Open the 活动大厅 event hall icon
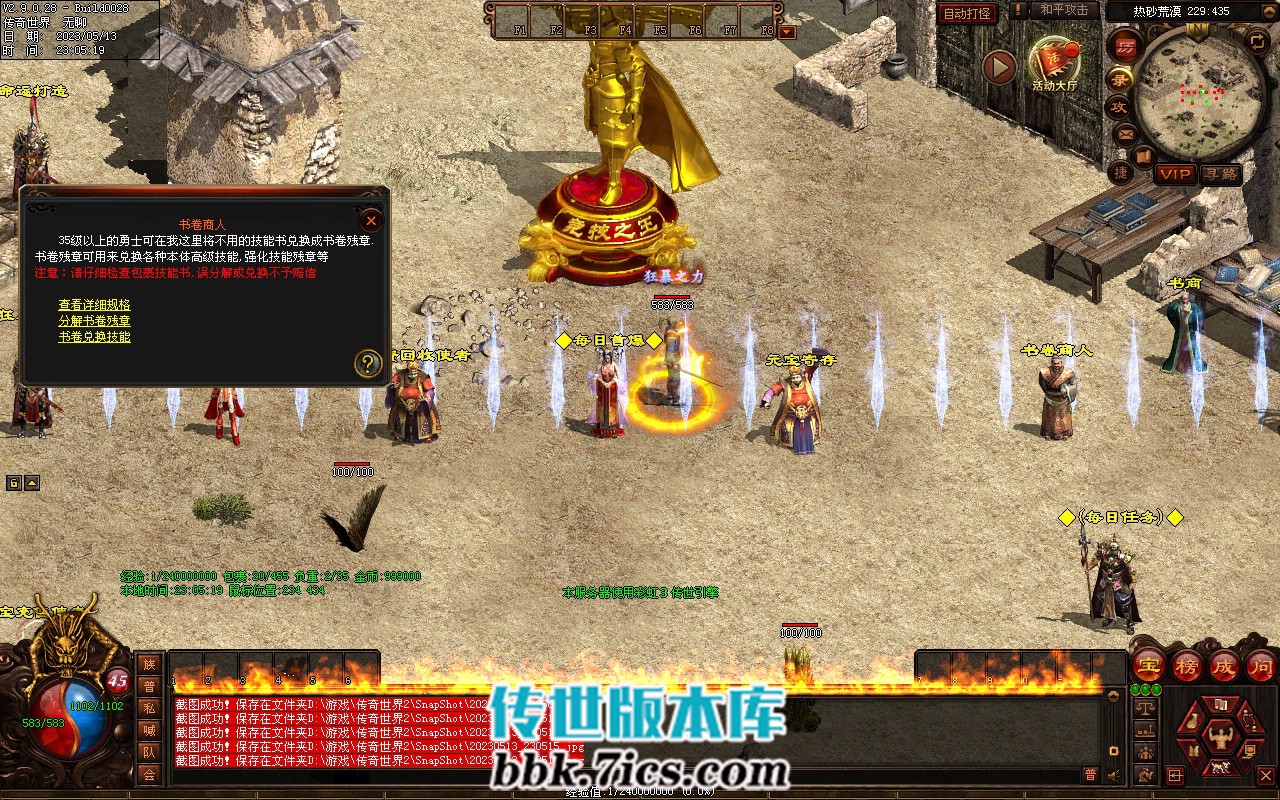Viewport: 1280px width, 800px height. pyautogui.click(x=1054, y=63)
